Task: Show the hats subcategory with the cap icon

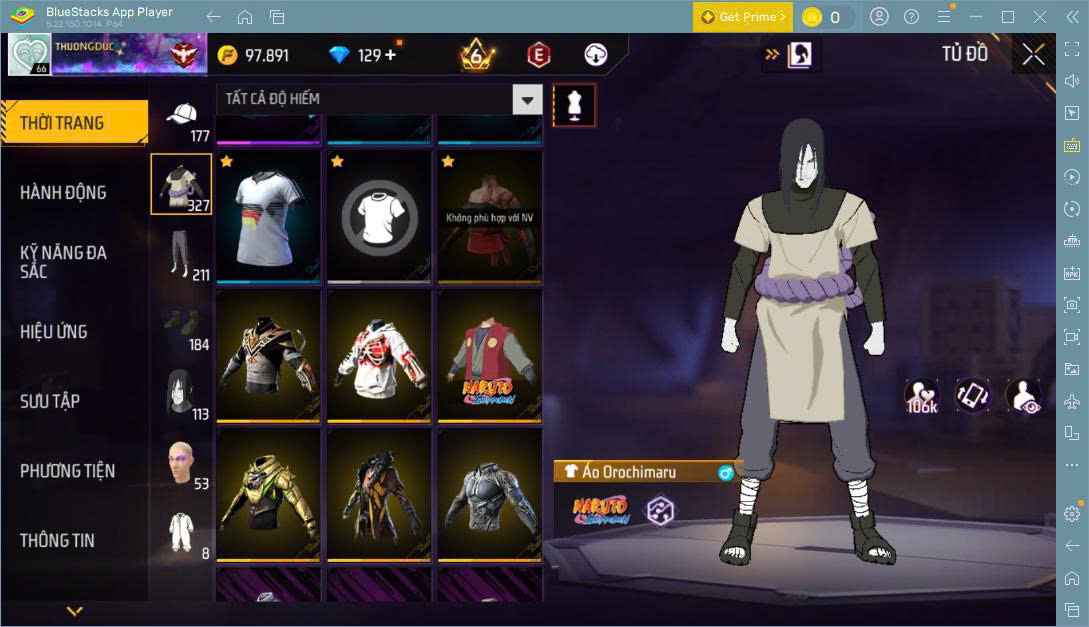Action: click(181, 118)
